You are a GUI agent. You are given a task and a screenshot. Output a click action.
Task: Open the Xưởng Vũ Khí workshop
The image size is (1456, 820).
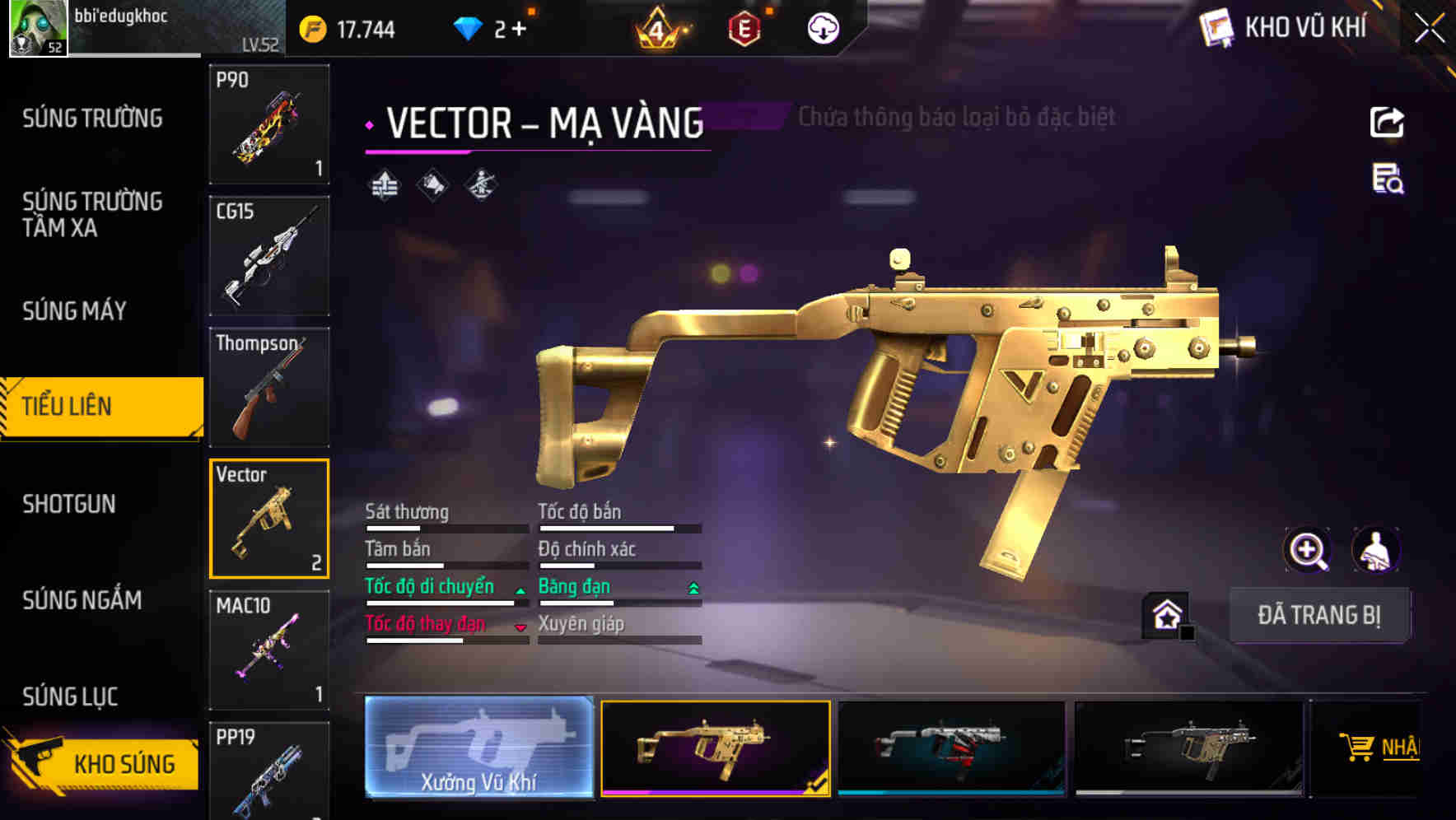(478, 748)
